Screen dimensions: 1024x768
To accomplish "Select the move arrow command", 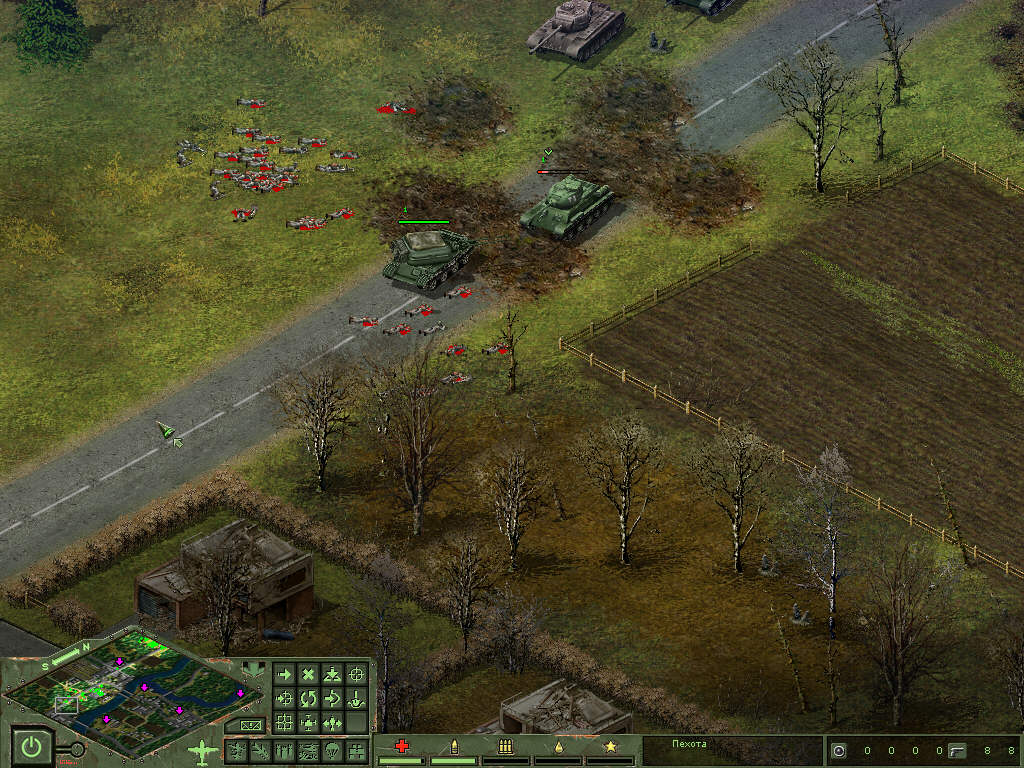I will coord(285,675).
